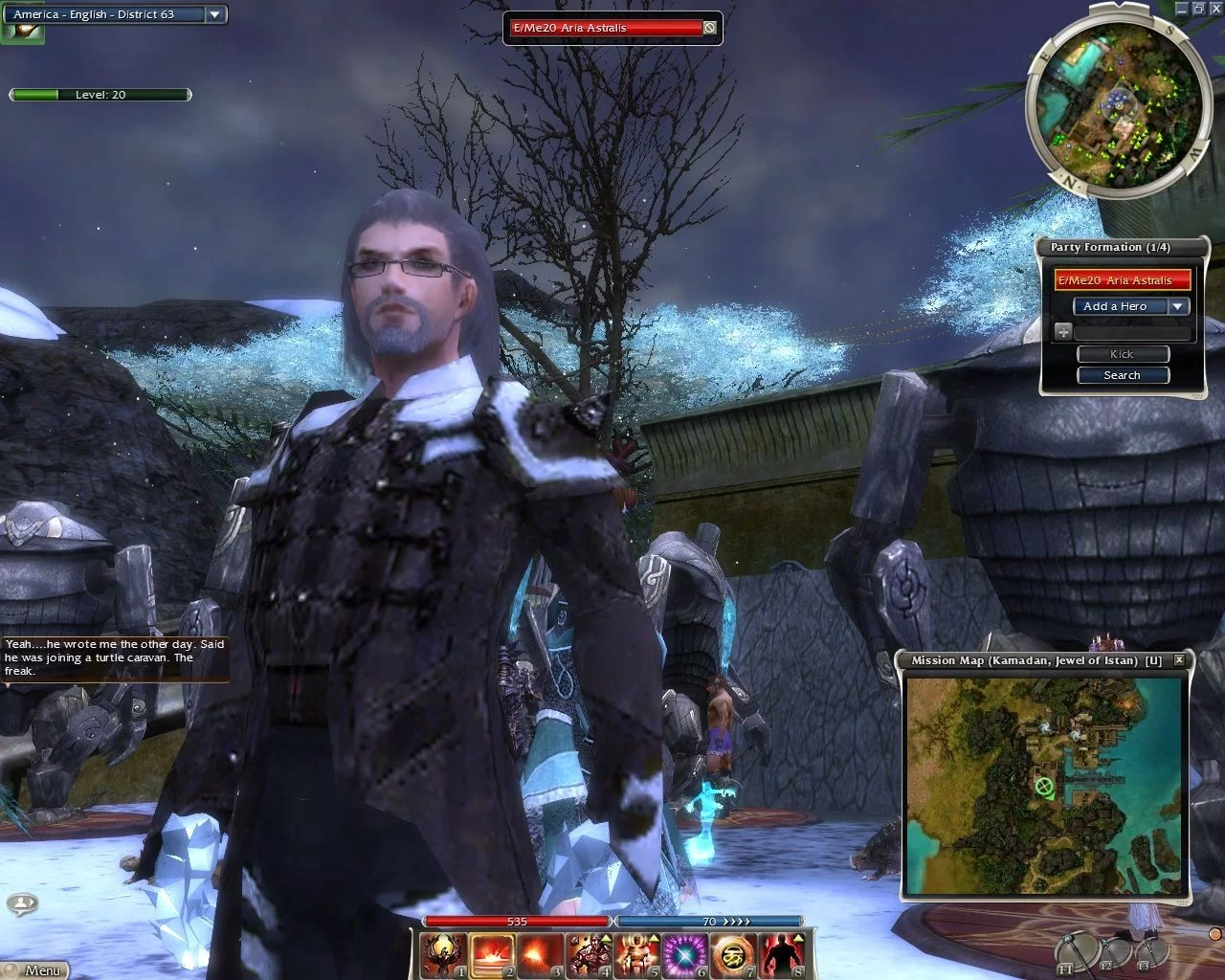Screen dimensions: 1225x980
Task: Close the Mission Map window
Action: point(1179,660)
